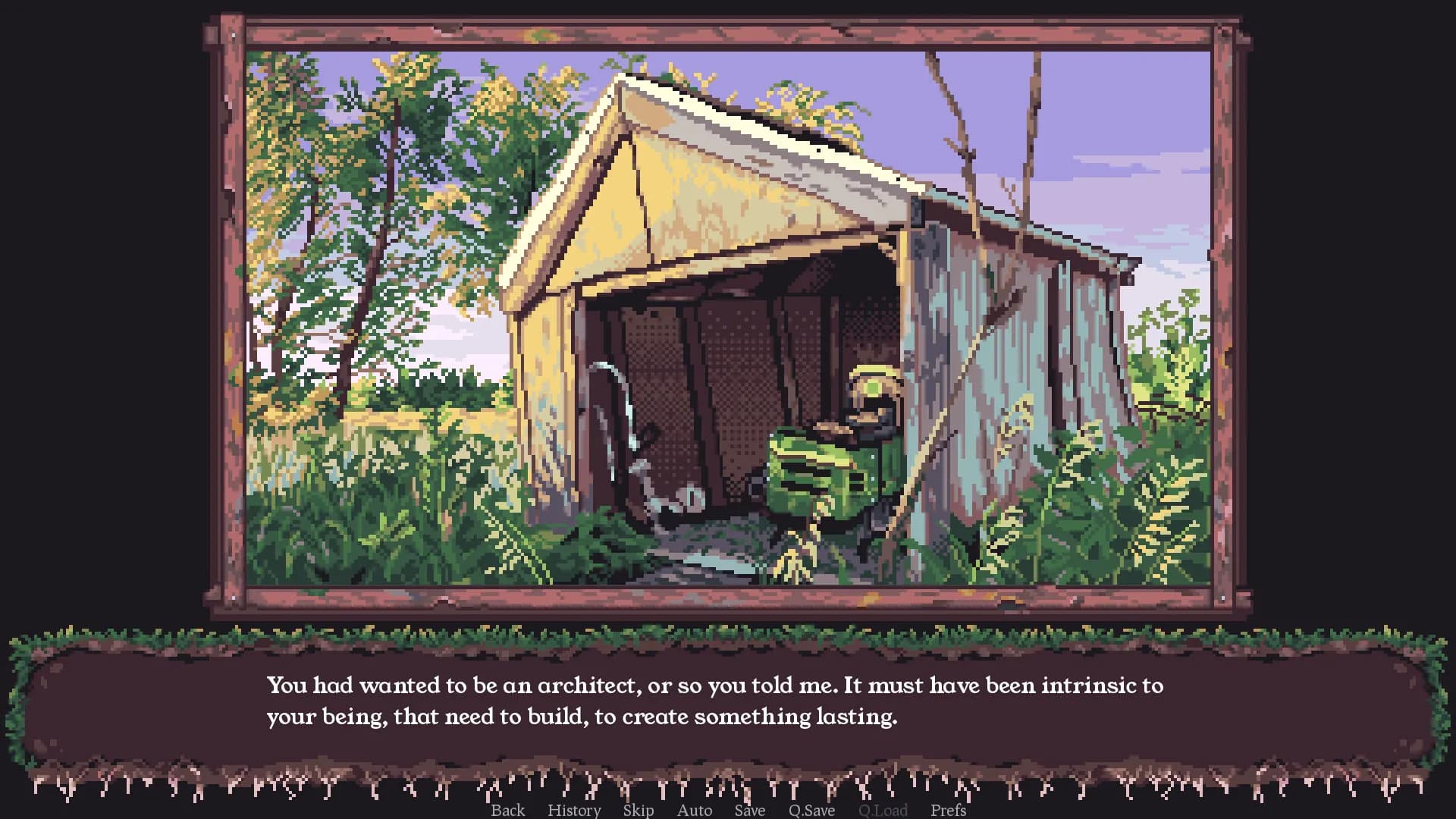Image resolution: width=1456 pixels, height=819 pixels.
Task: Toggle Auto-forward mode
Action: tap(694, 810)
